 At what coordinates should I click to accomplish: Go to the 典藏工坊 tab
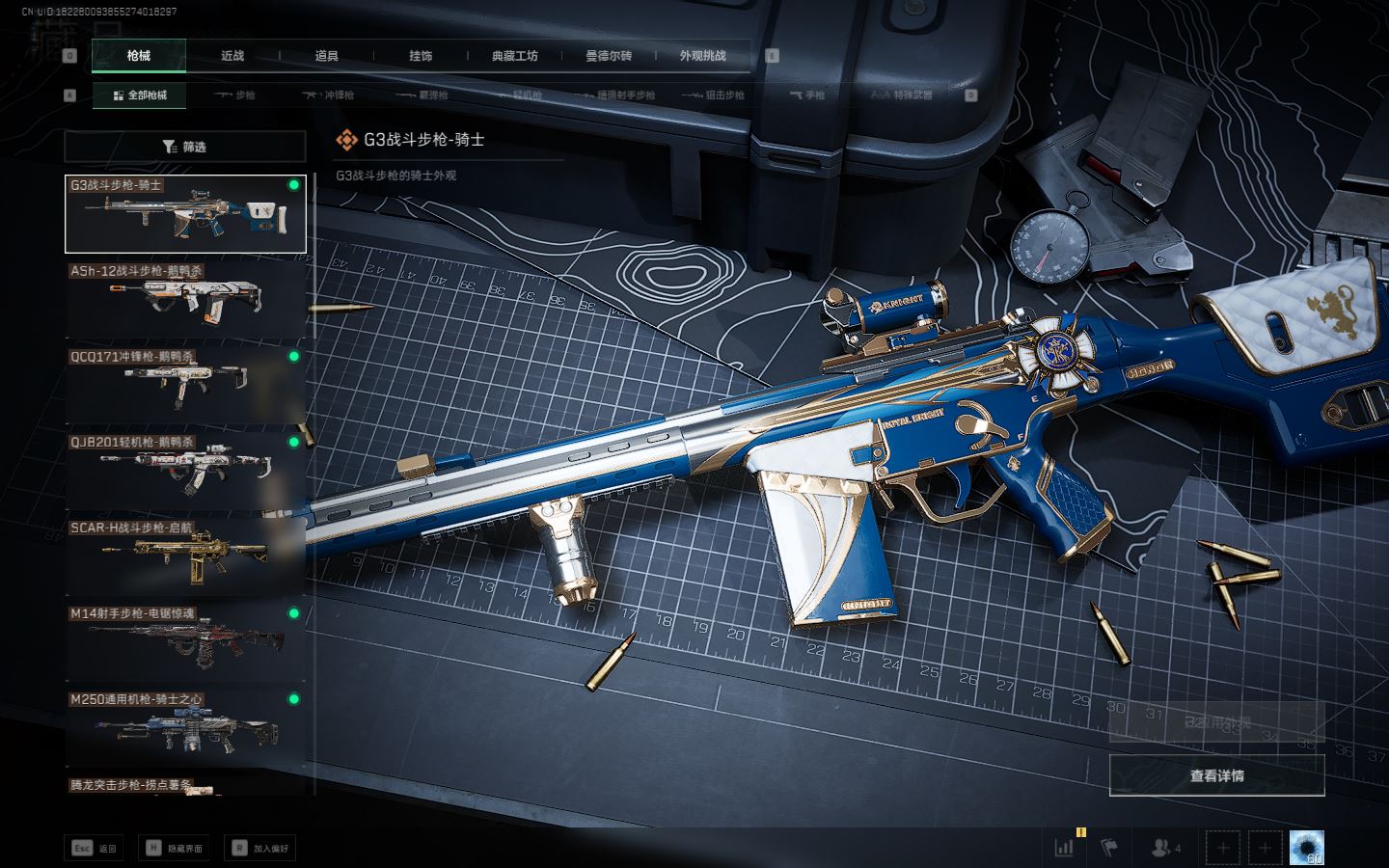[x=515, y=56]
